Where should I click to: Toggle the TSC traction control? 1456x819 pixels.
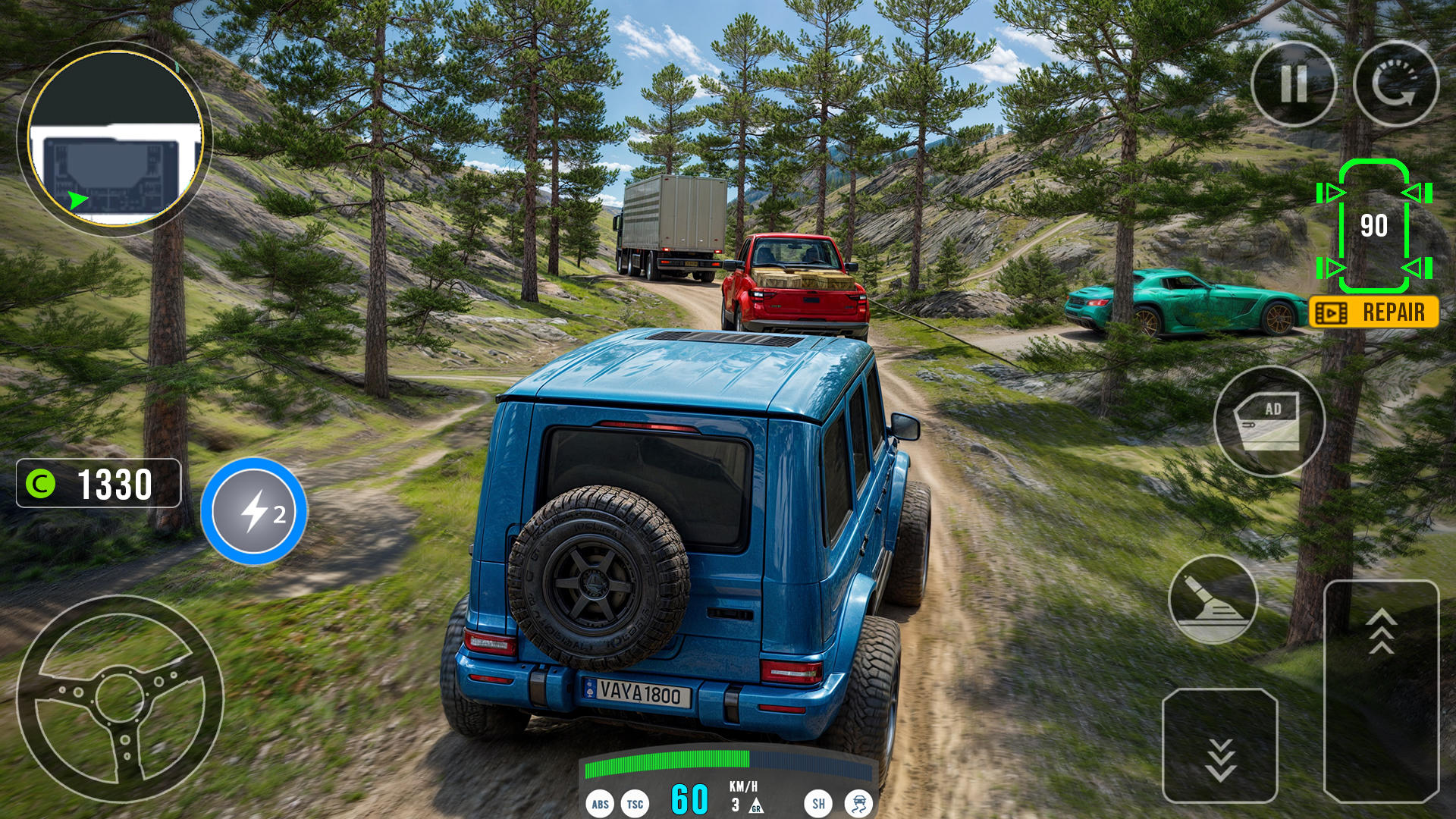tap(635, 804)
